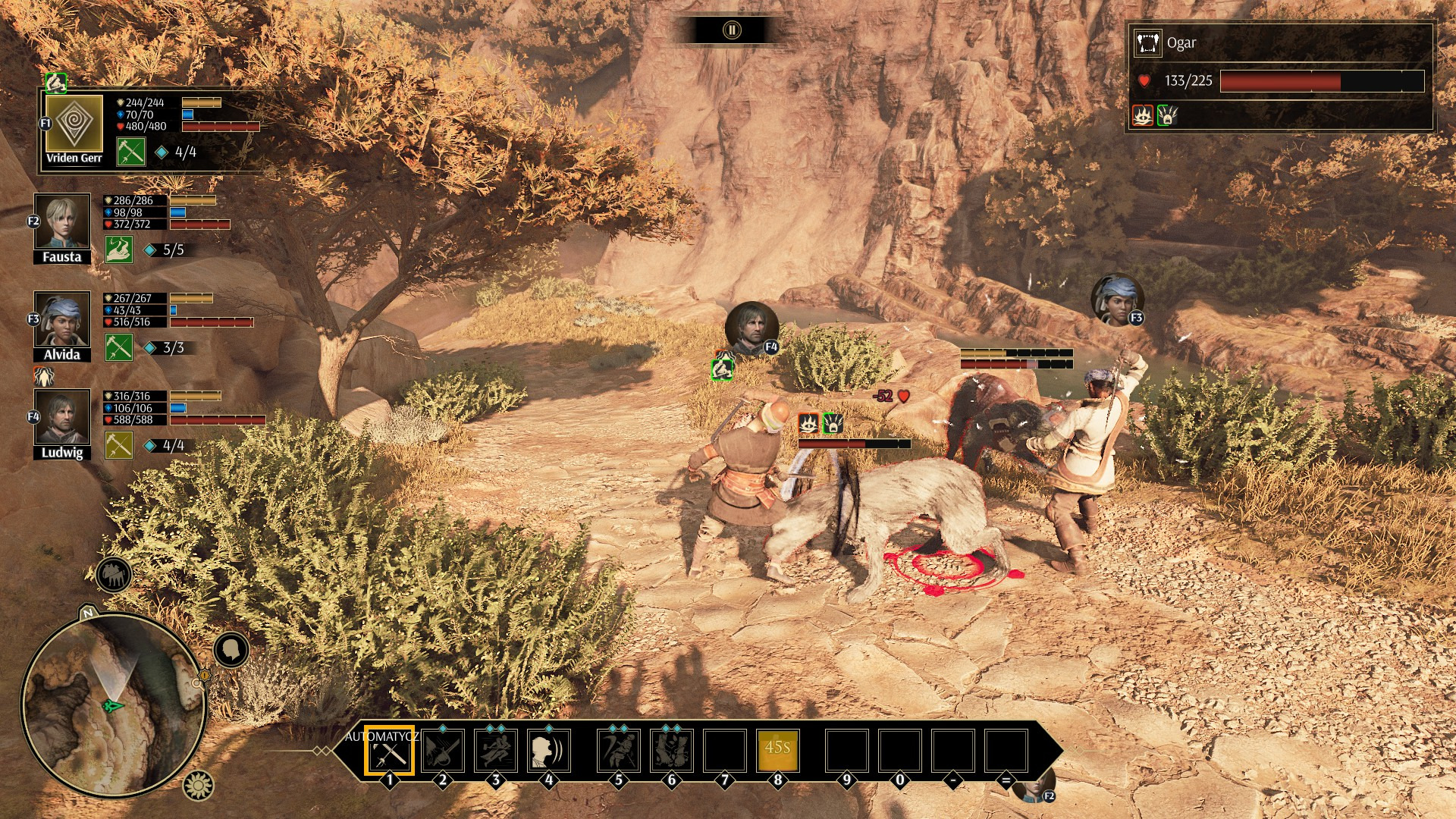Open the minimap
This screenshot has width=1456, height=819.
click(x=114, y=704)
